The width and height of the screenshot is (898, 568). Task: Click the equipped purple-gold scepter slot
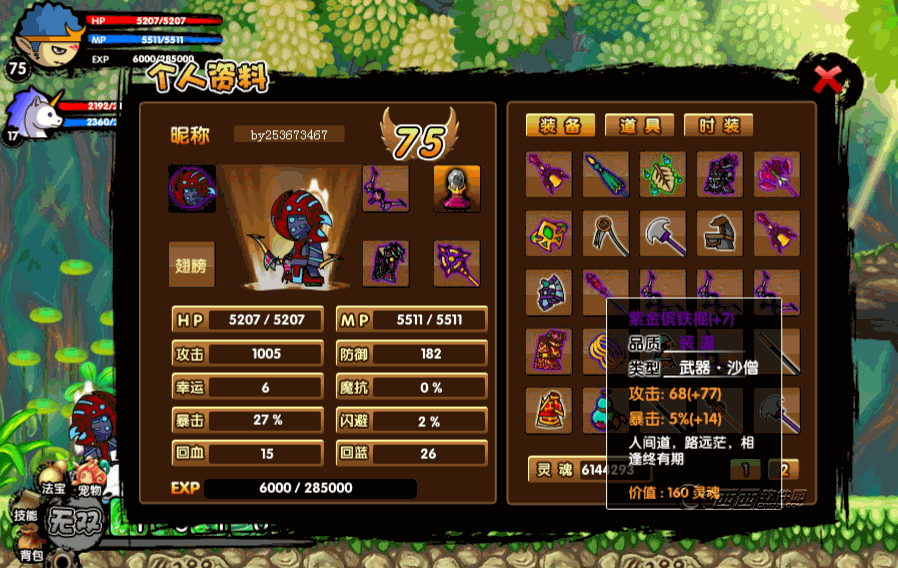coord(456,264)
